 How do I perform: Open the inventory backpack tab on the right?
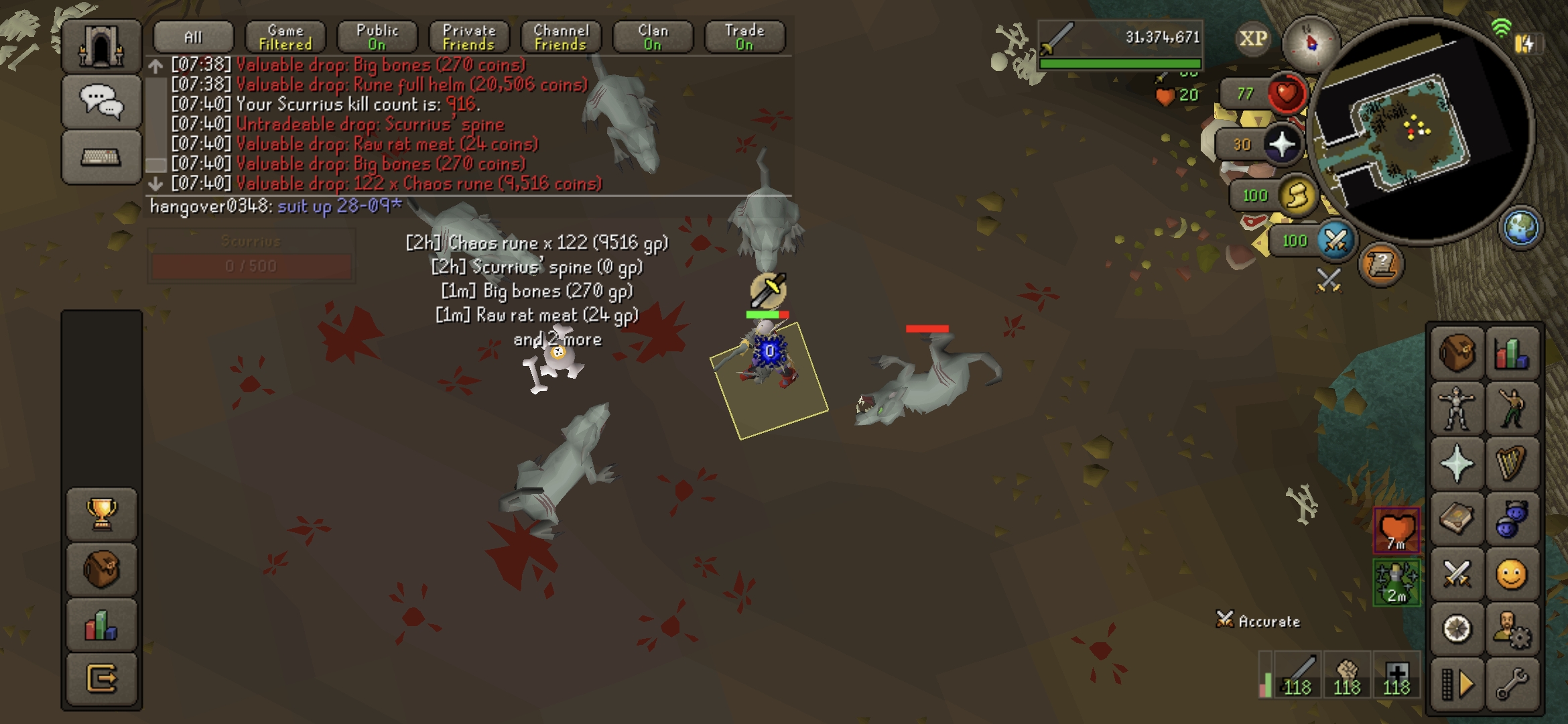pos(1457,353)
